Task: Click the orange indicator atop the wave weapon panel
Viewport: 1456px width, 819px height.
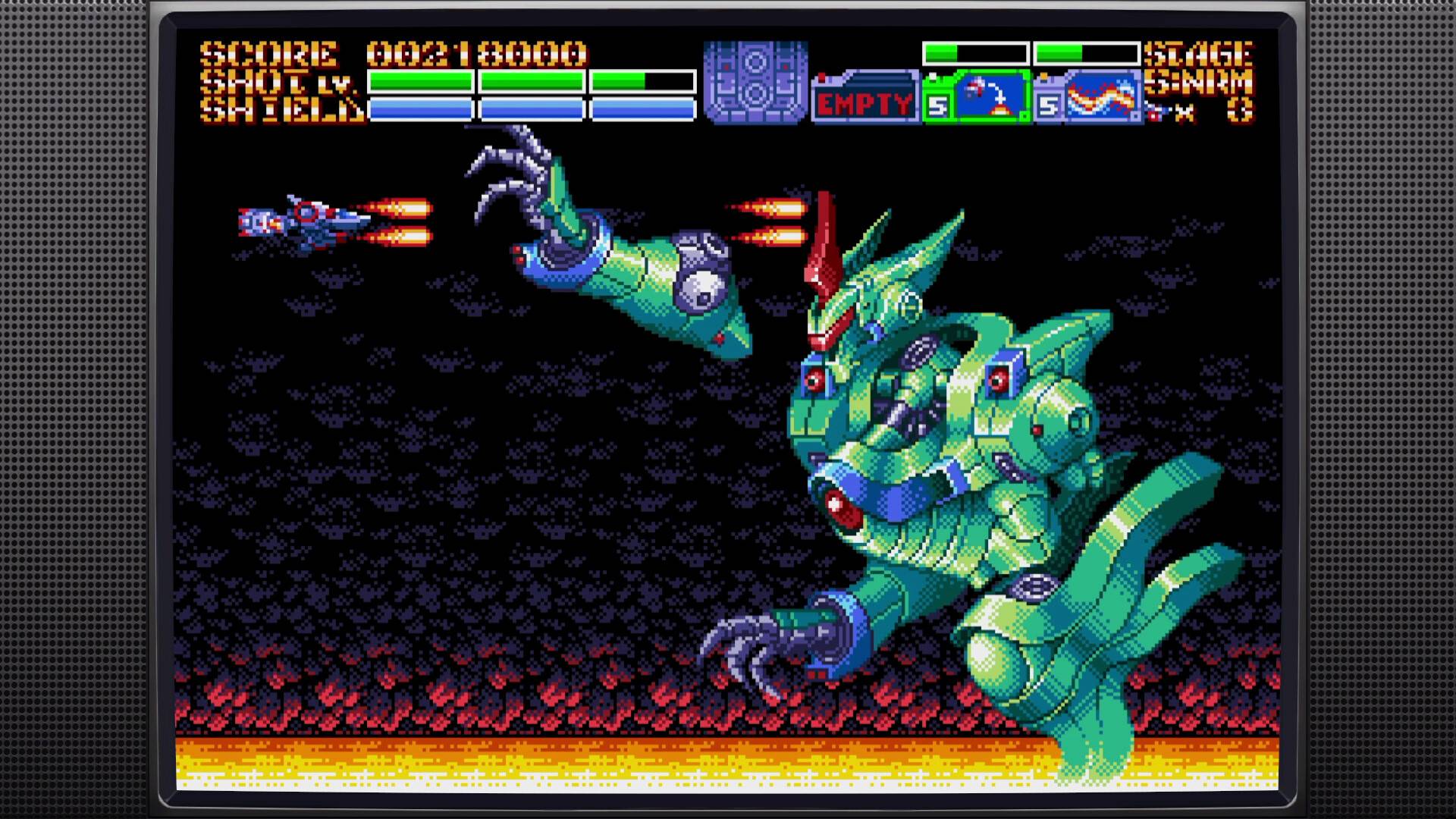Action: point(1044,76)
